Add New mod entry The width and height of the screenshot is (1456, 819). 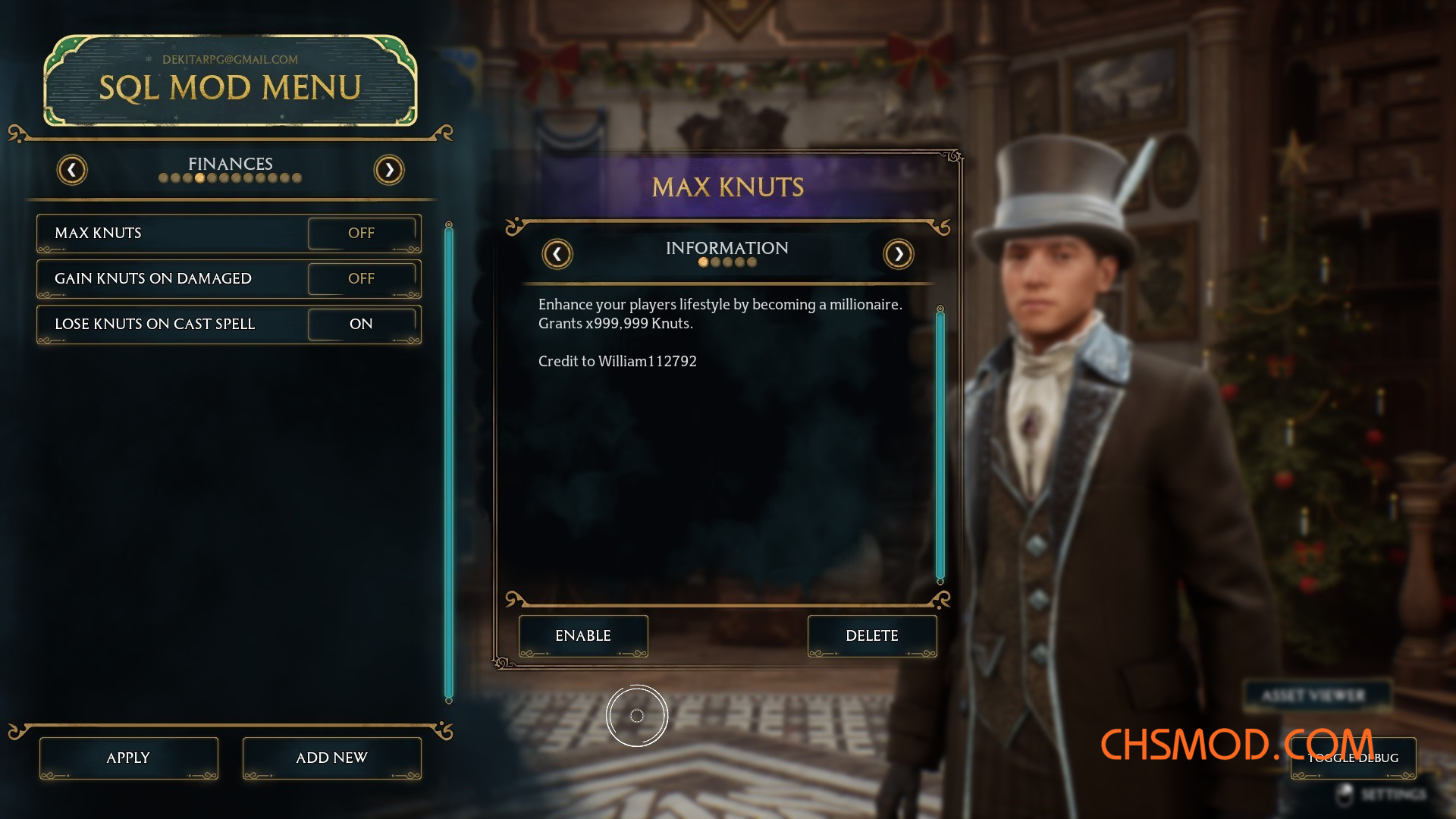(331, 758)
